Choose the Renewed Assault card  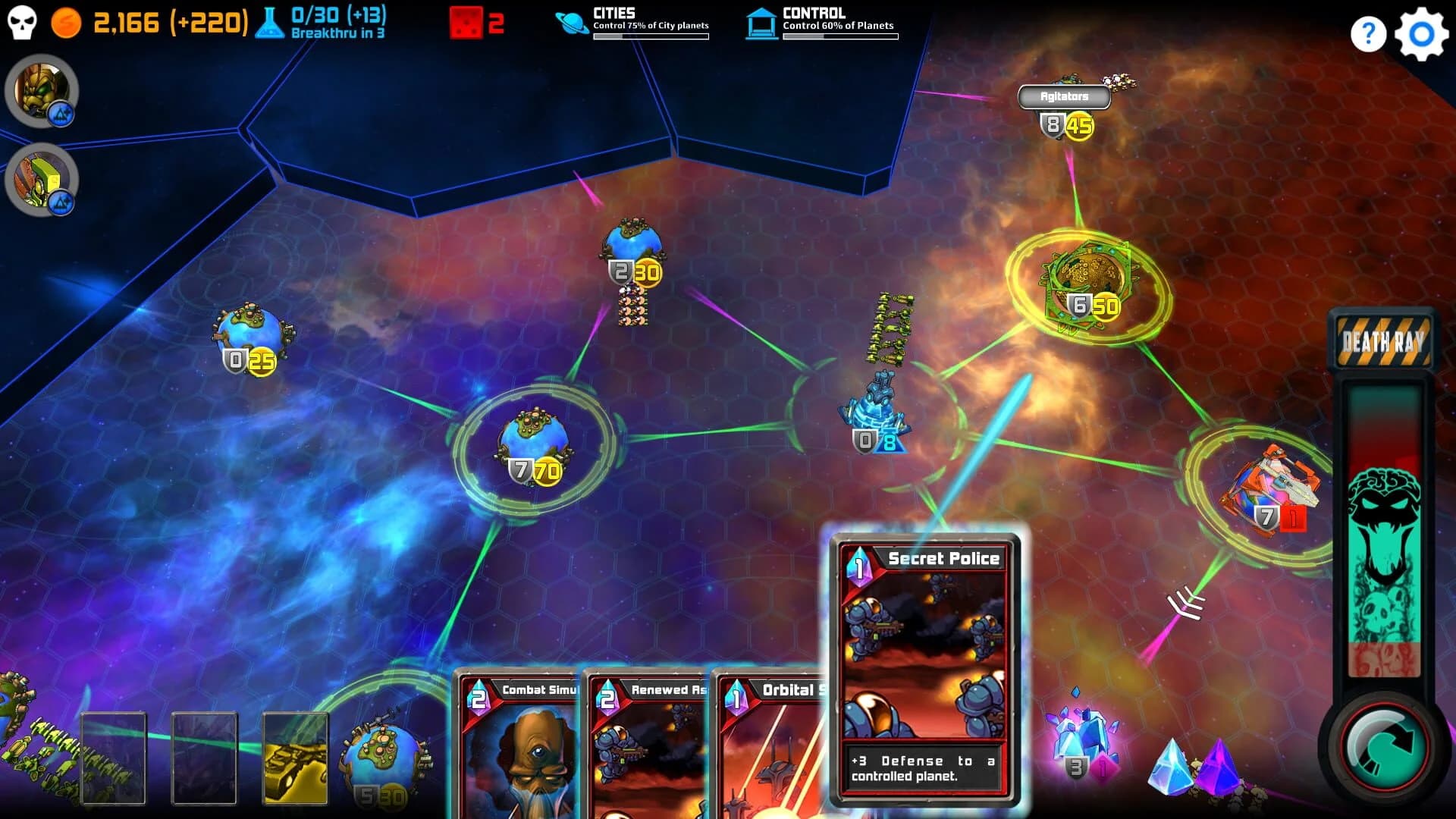point(648,747)
